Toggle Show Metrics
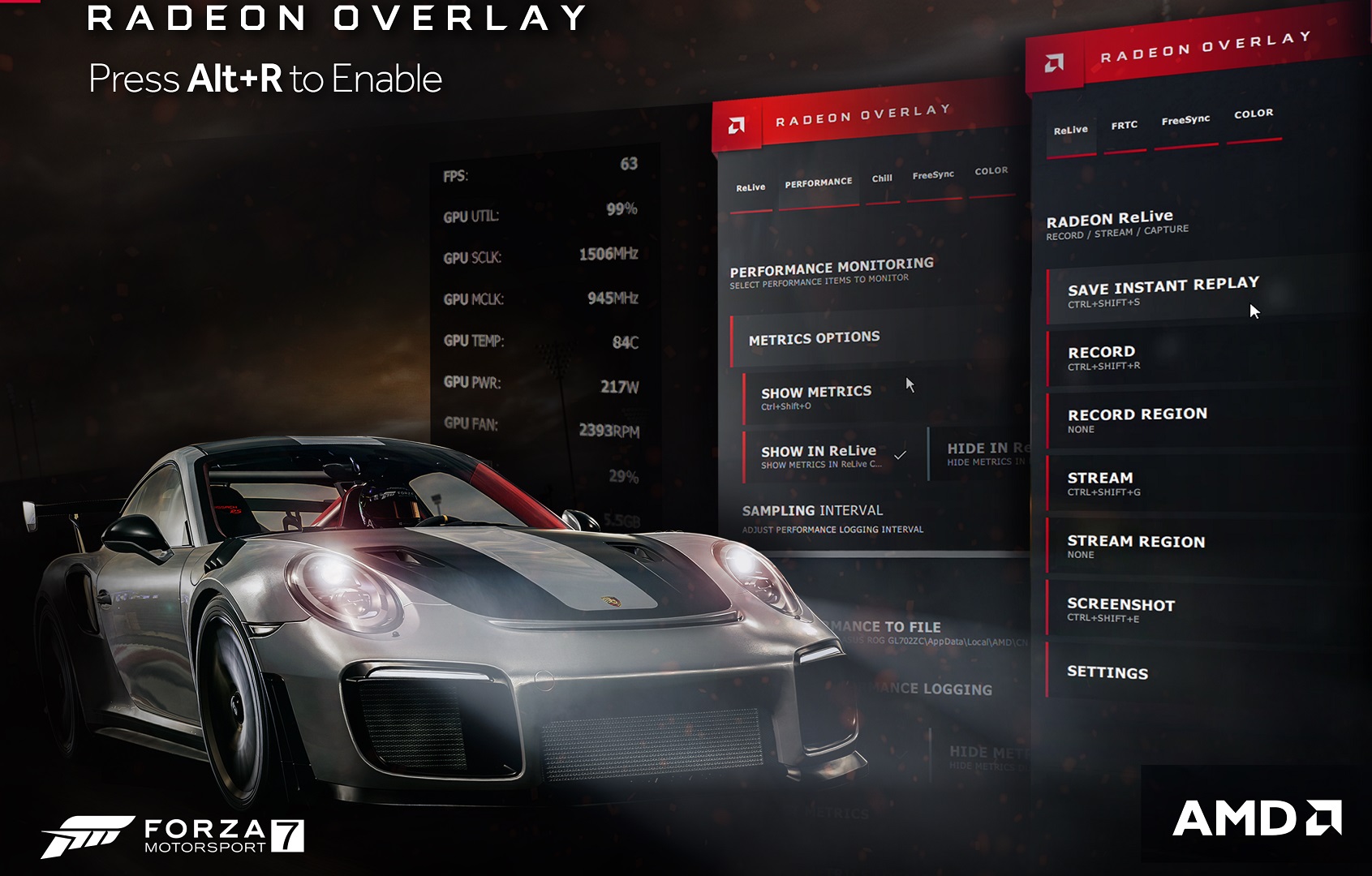This screenshot has height=876, width=1372. point(816,397)
